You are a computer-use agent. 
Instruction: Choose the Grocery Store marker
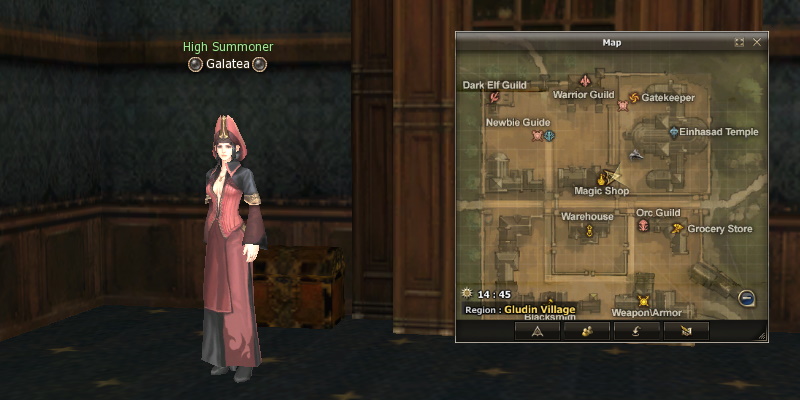[678, 229]
